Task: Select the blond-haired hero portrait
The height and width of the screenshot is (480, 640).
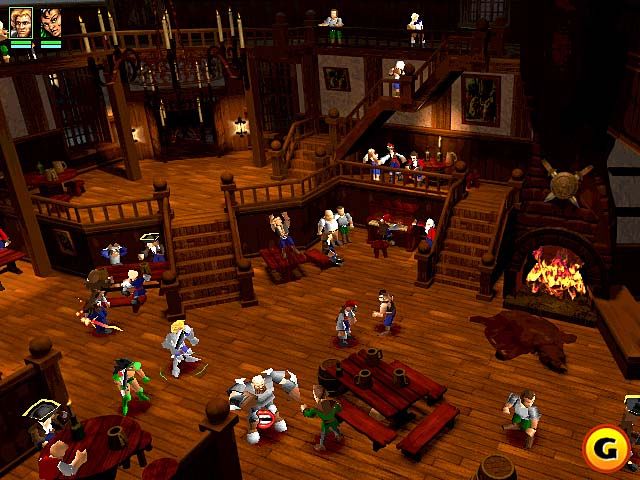Action: click(21, 22)
